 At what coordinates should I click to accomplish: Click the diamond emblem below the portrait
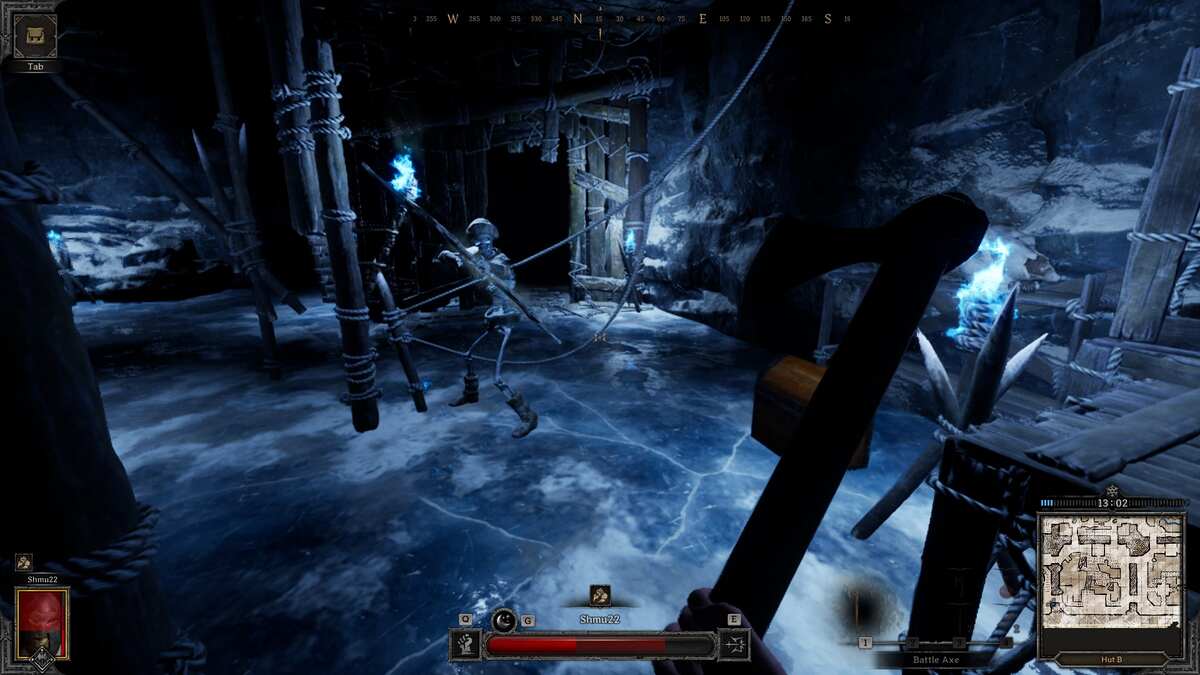42,660
